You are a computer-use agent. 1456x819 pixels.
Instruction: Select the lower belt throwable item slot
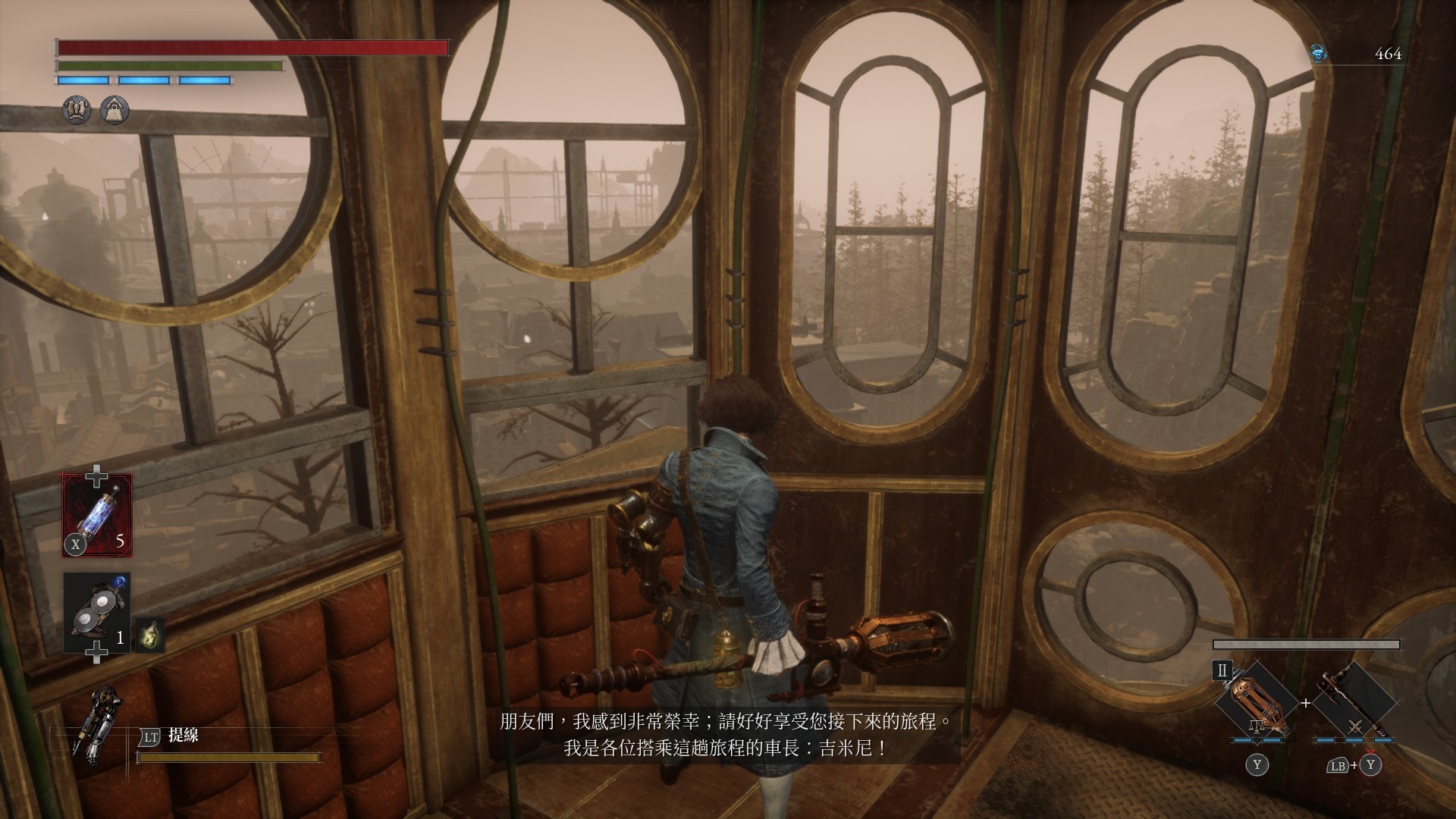coord(97,613)
